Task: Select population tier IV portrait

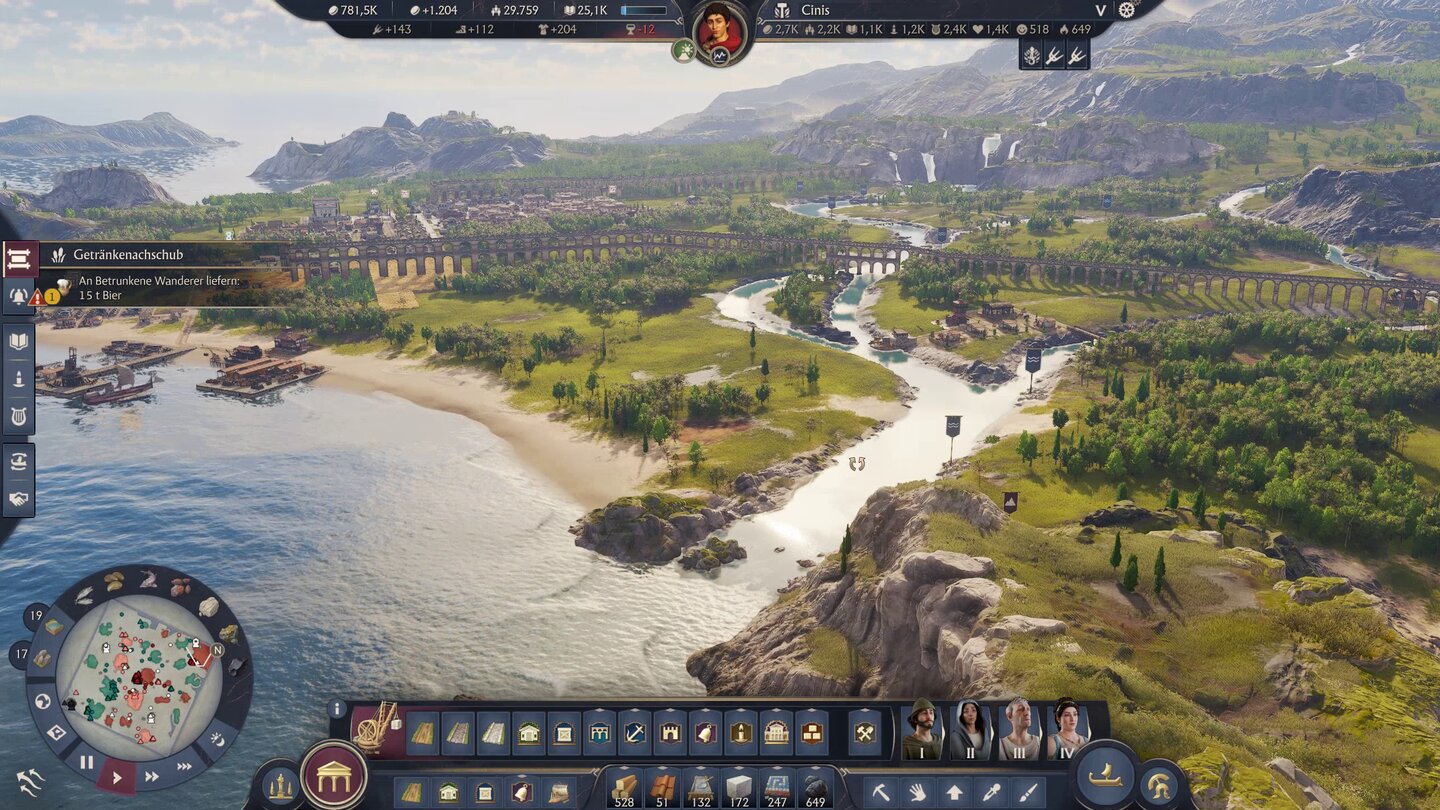Action: click(x=1066, y=730)
